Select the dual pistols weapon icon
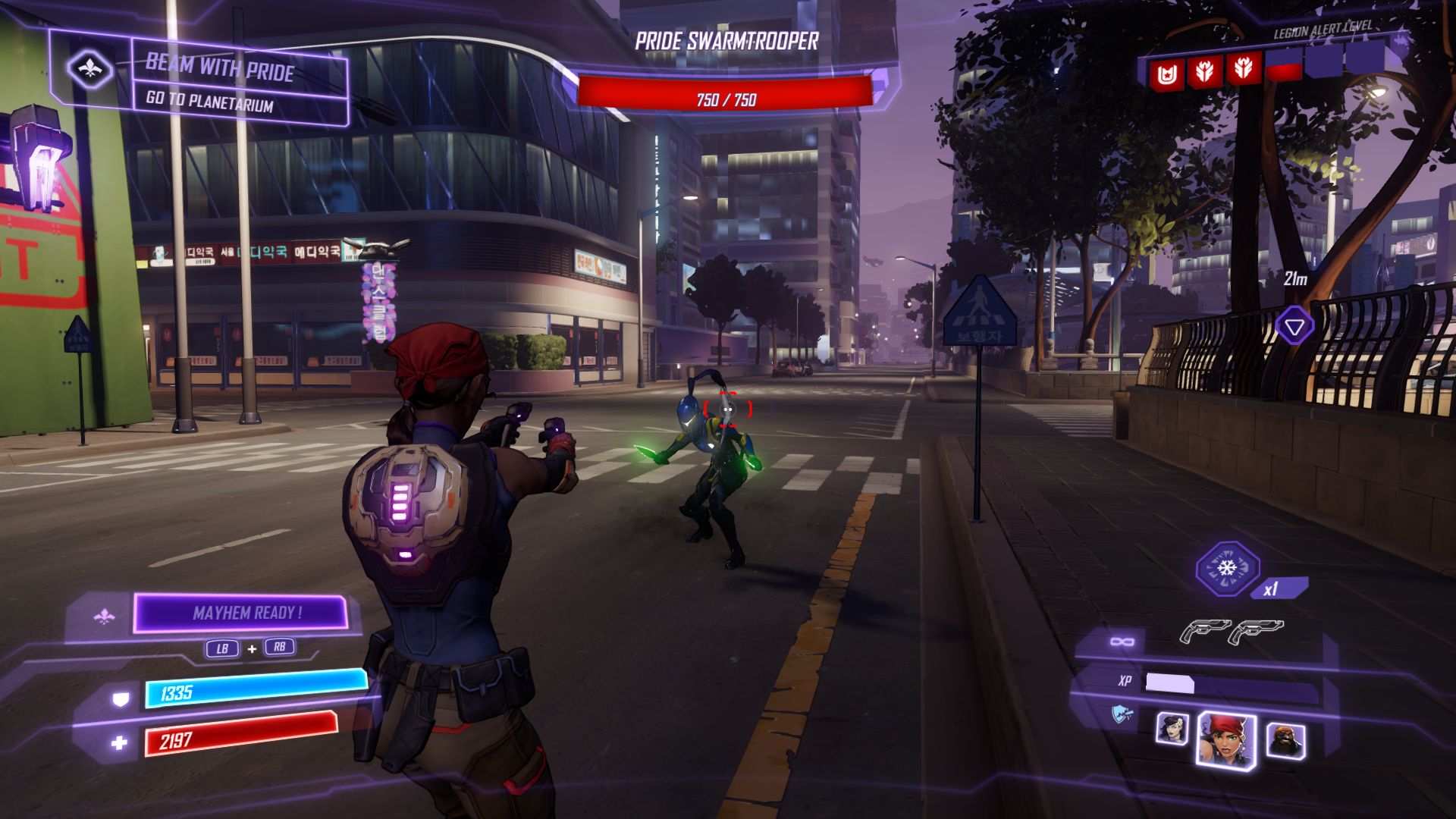The height and width of the screenshot is (819, 1456). (1231, 631)
